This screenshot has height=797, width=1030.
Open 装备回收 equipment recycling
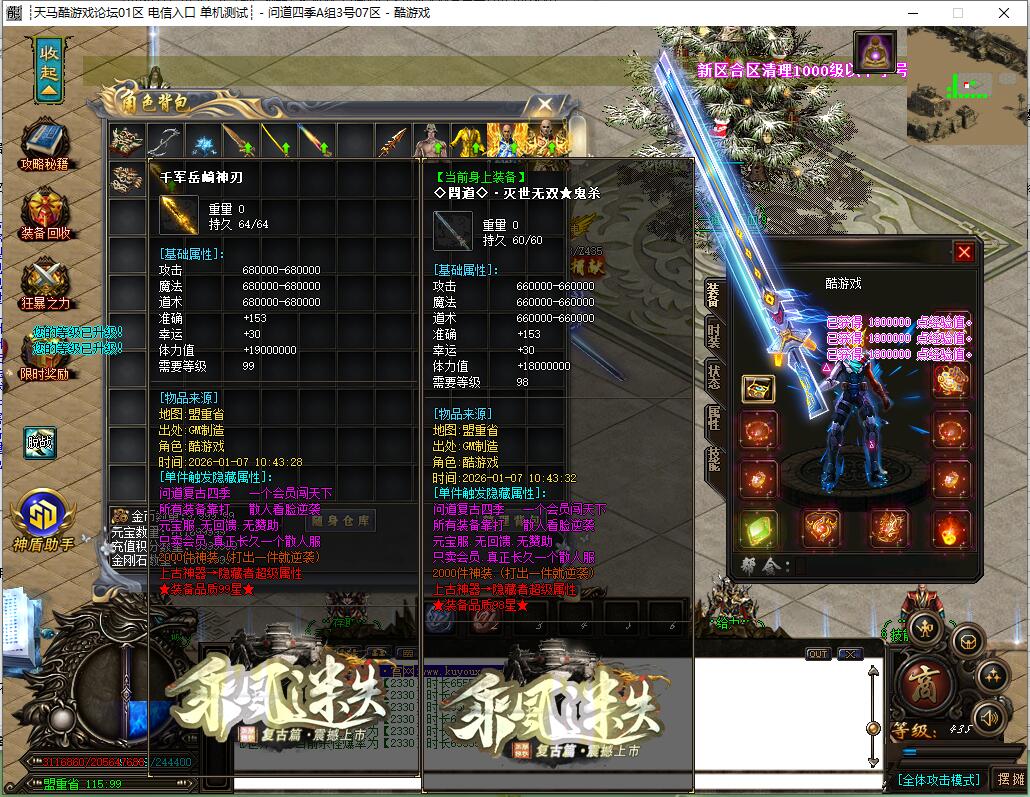[45, 213]
